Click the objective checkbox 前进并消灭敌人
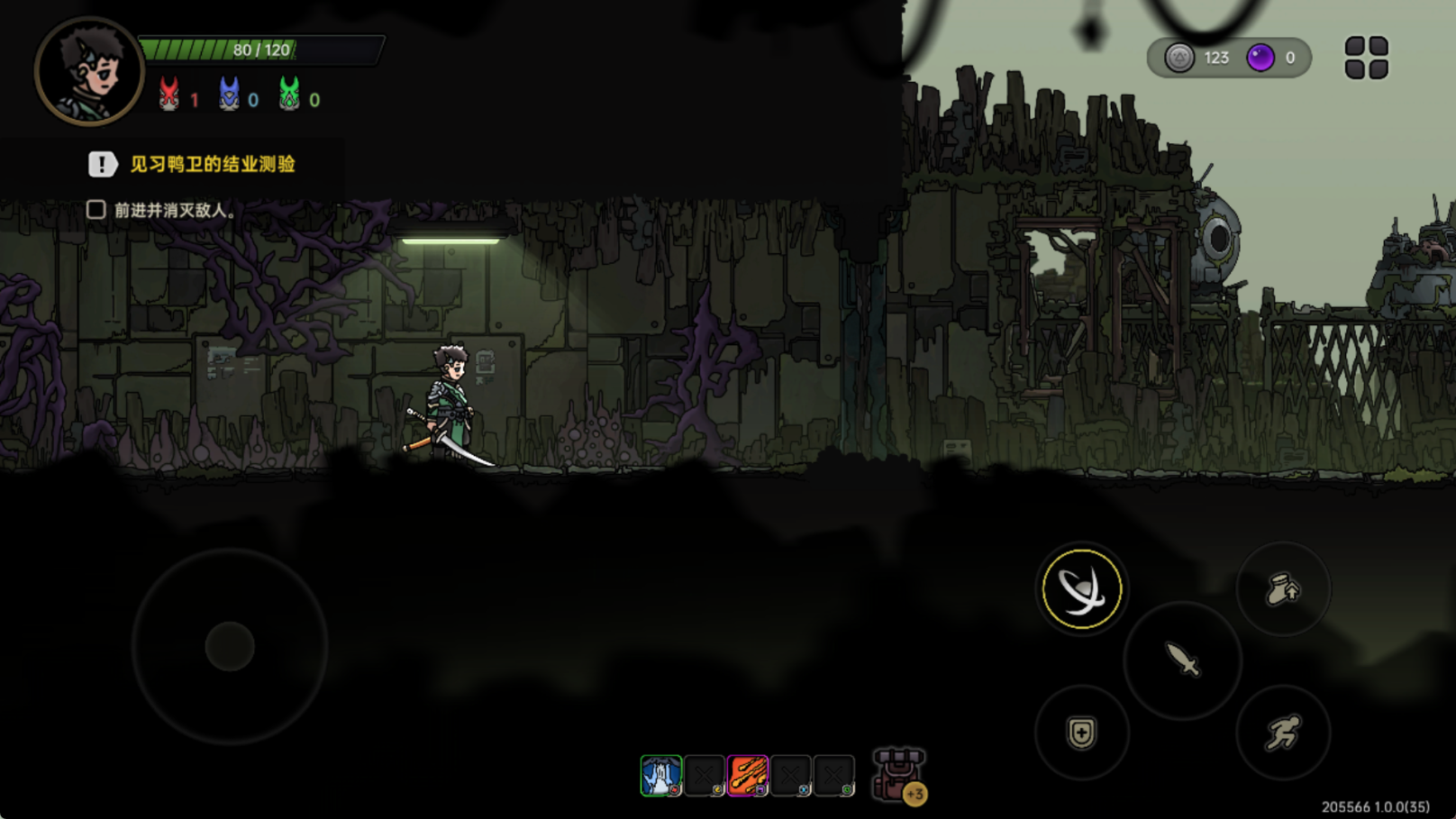 (96, 210)
